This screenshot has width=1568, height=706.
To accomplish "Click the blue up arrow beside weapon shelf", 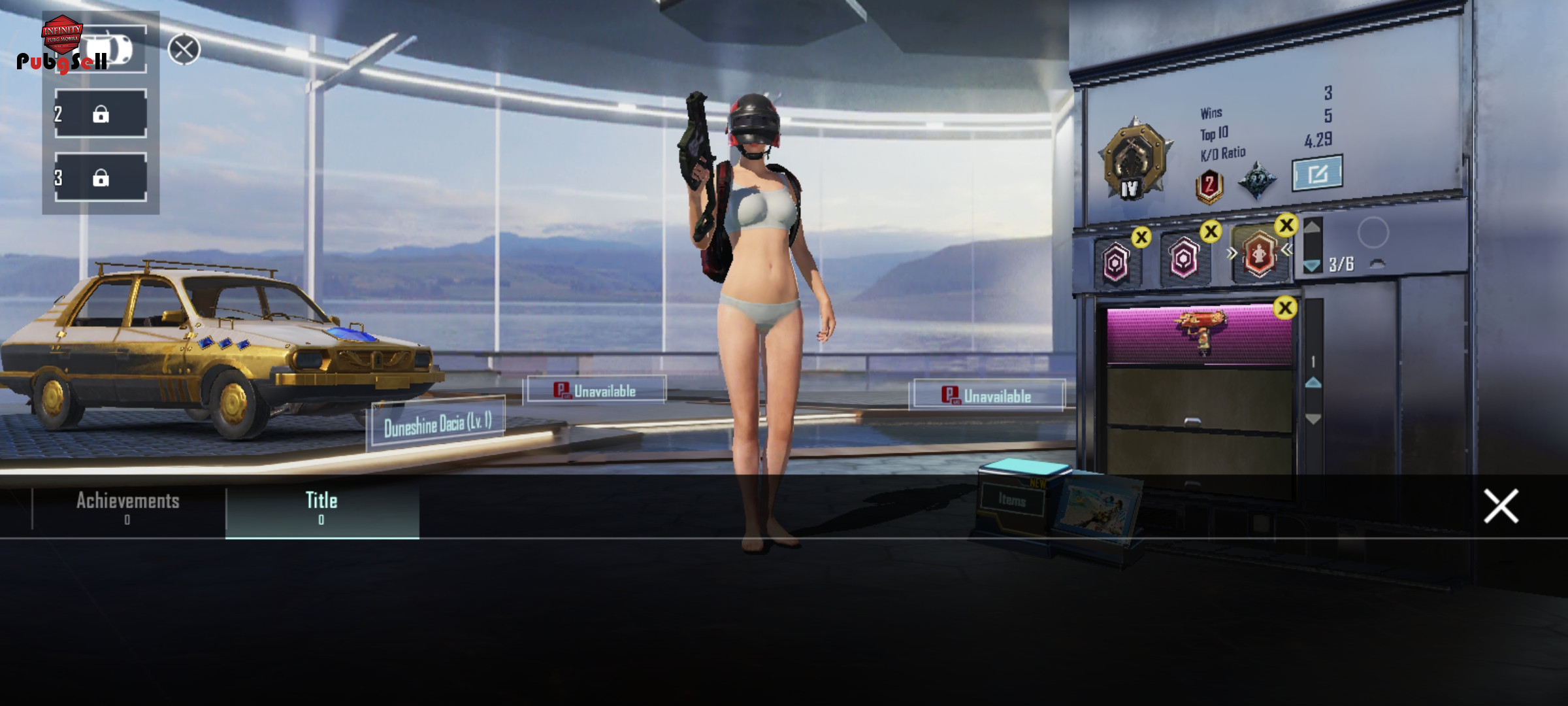I will 1313,383.
